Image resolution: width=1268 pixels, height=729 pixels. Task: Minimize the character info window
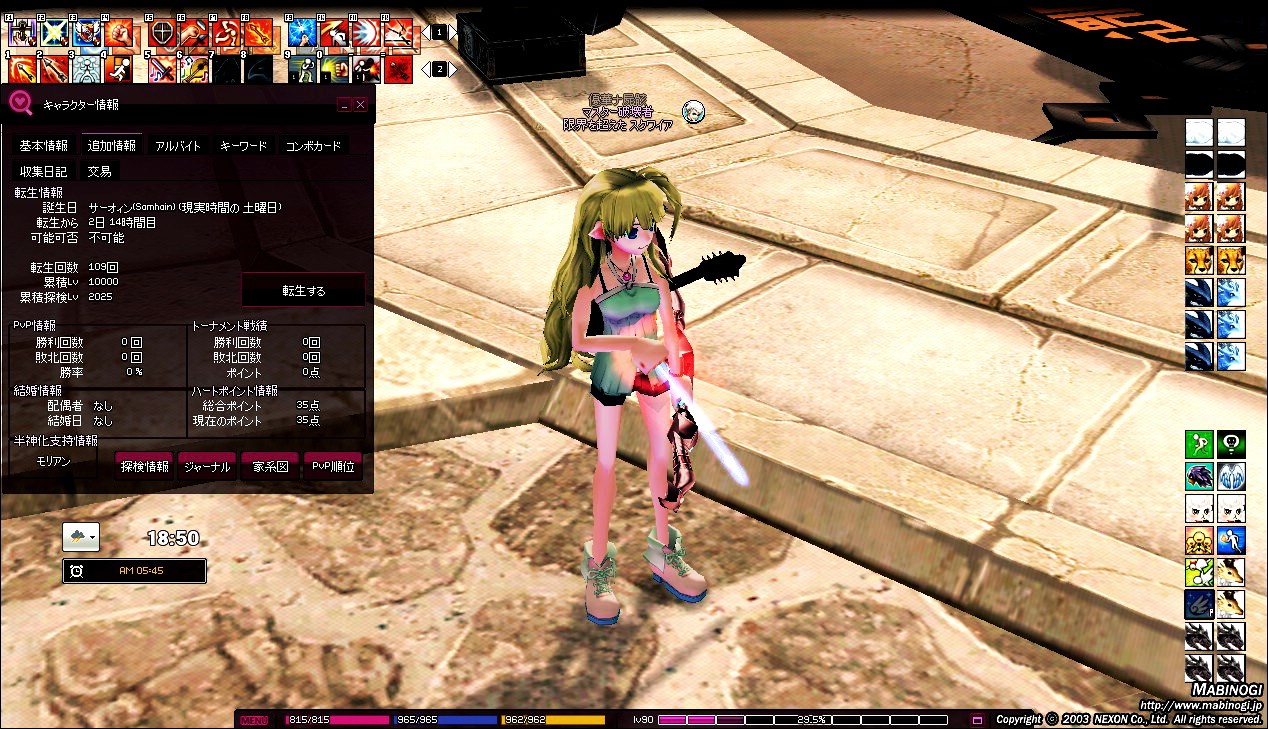(x=344, y=104)
